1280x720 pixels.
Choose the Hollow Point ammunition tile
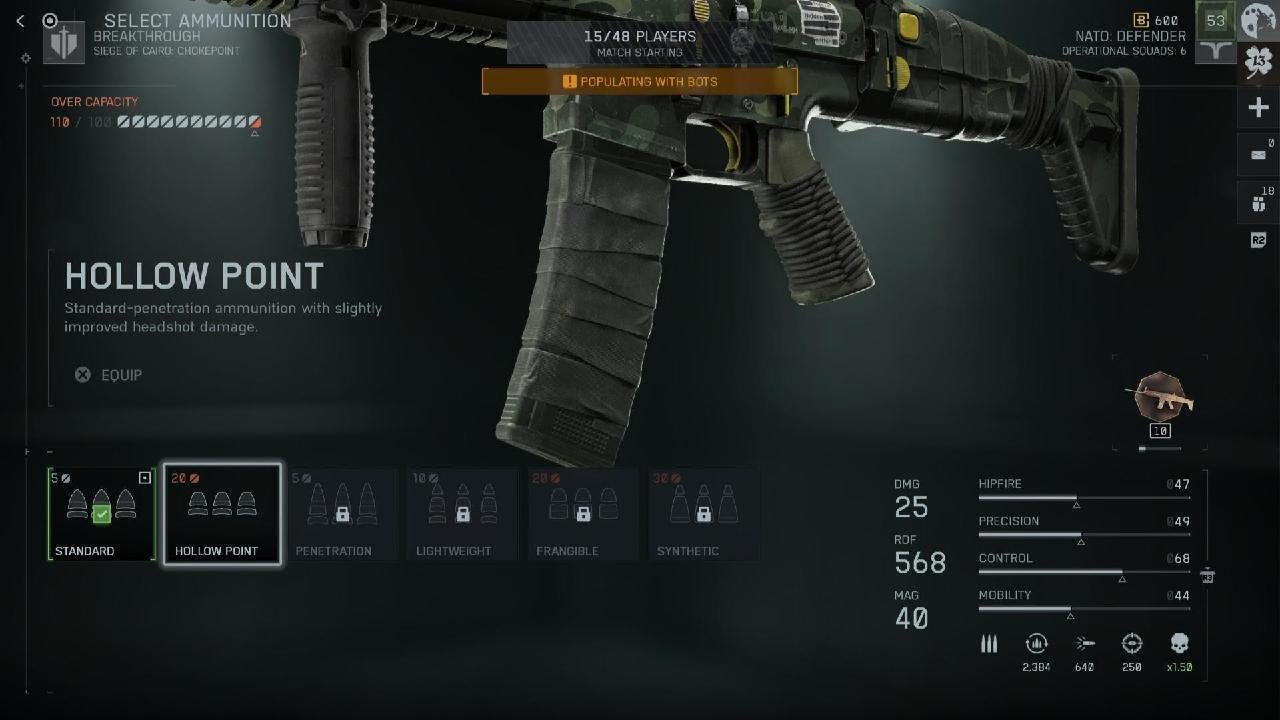(x=222, y=514)
